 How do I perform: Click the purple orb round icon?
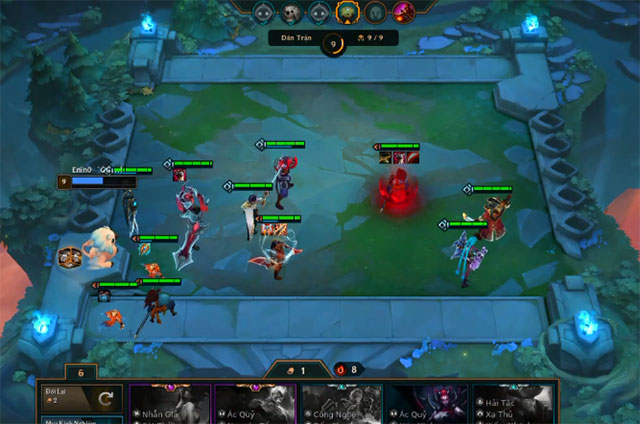404,12
